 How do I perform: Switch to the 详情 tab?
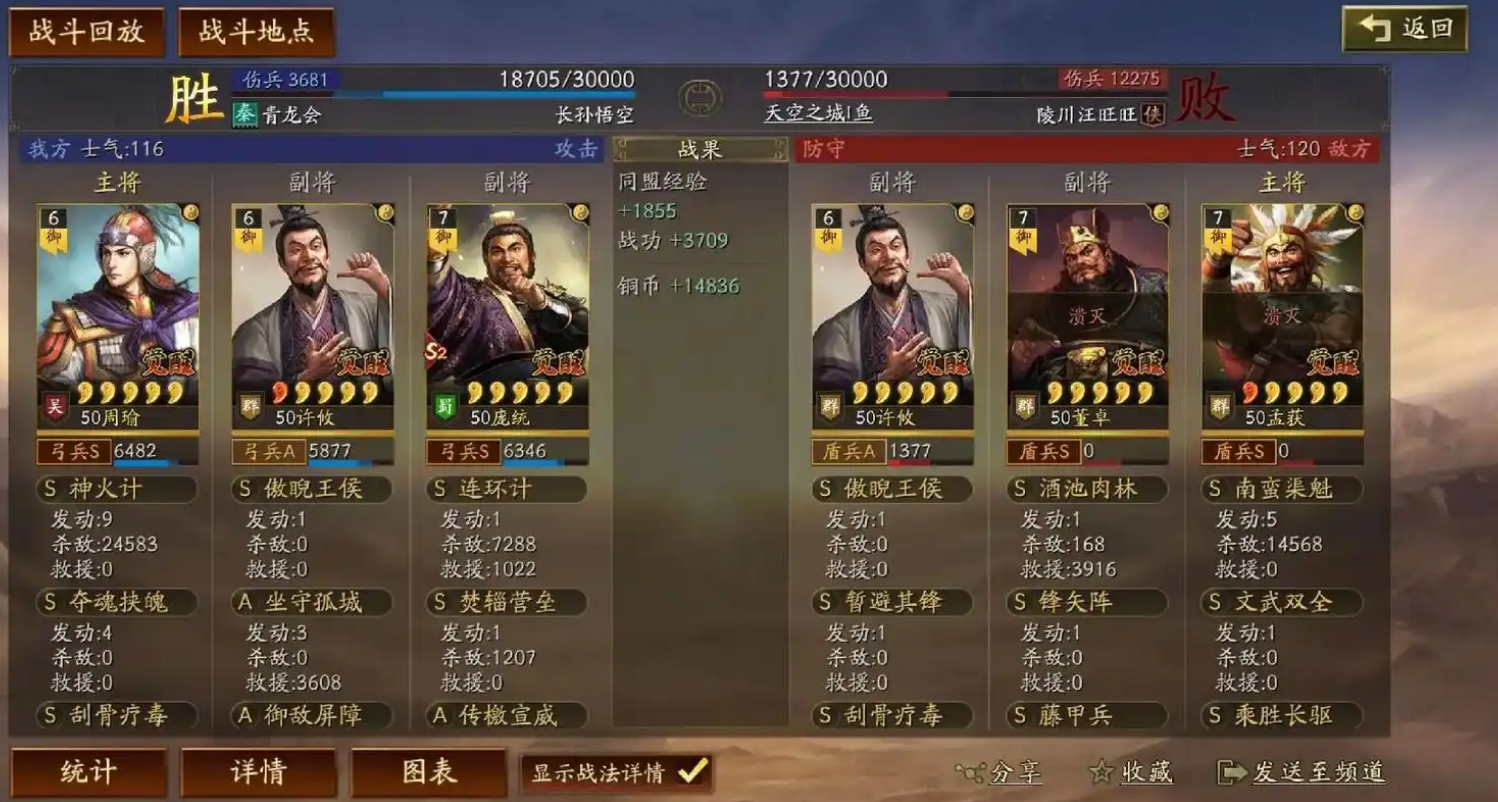pos(258,771)
